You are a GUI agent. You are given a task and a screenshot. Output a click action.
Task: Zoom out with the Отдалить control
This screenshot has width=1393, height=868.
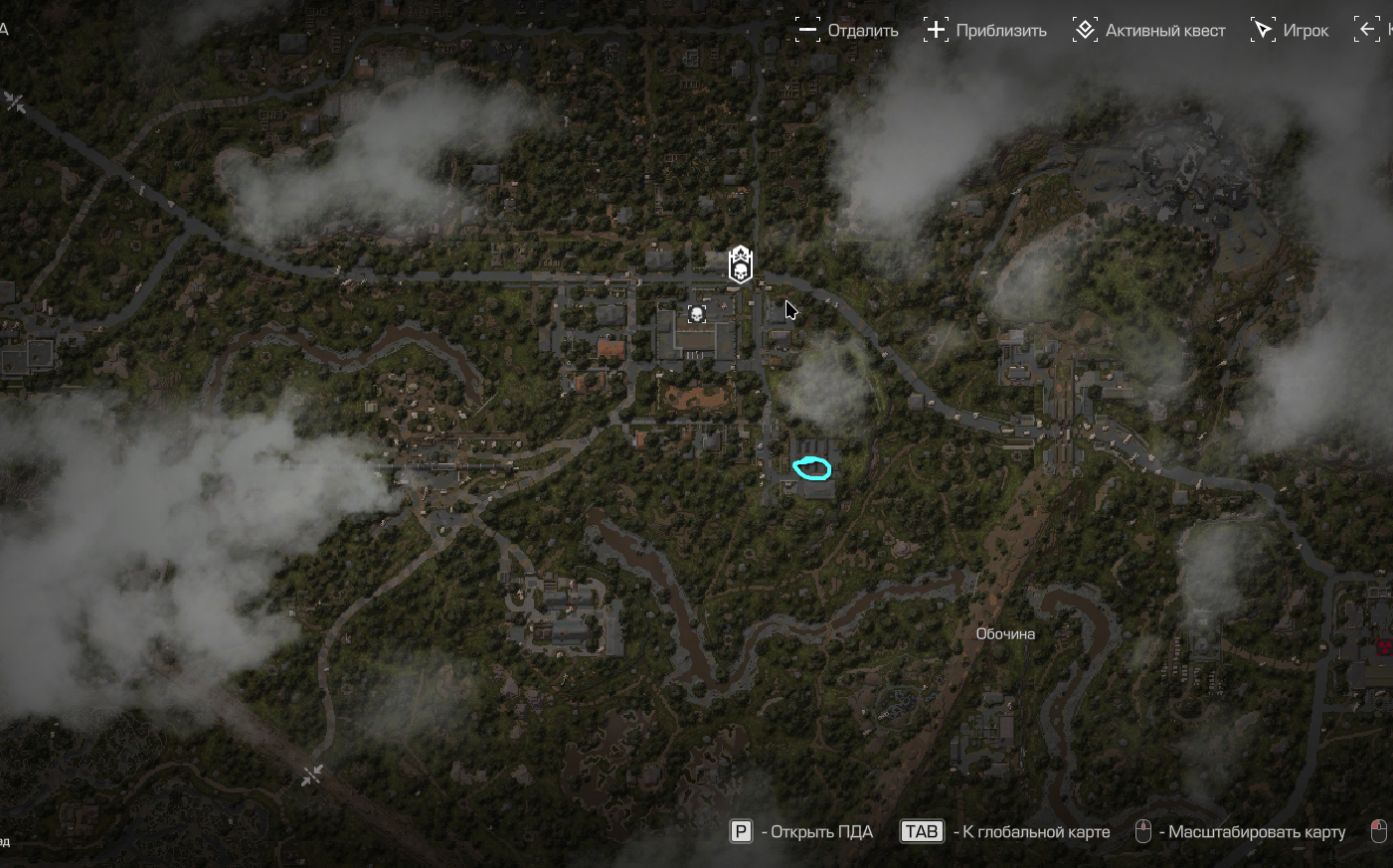tap(847, 30)
